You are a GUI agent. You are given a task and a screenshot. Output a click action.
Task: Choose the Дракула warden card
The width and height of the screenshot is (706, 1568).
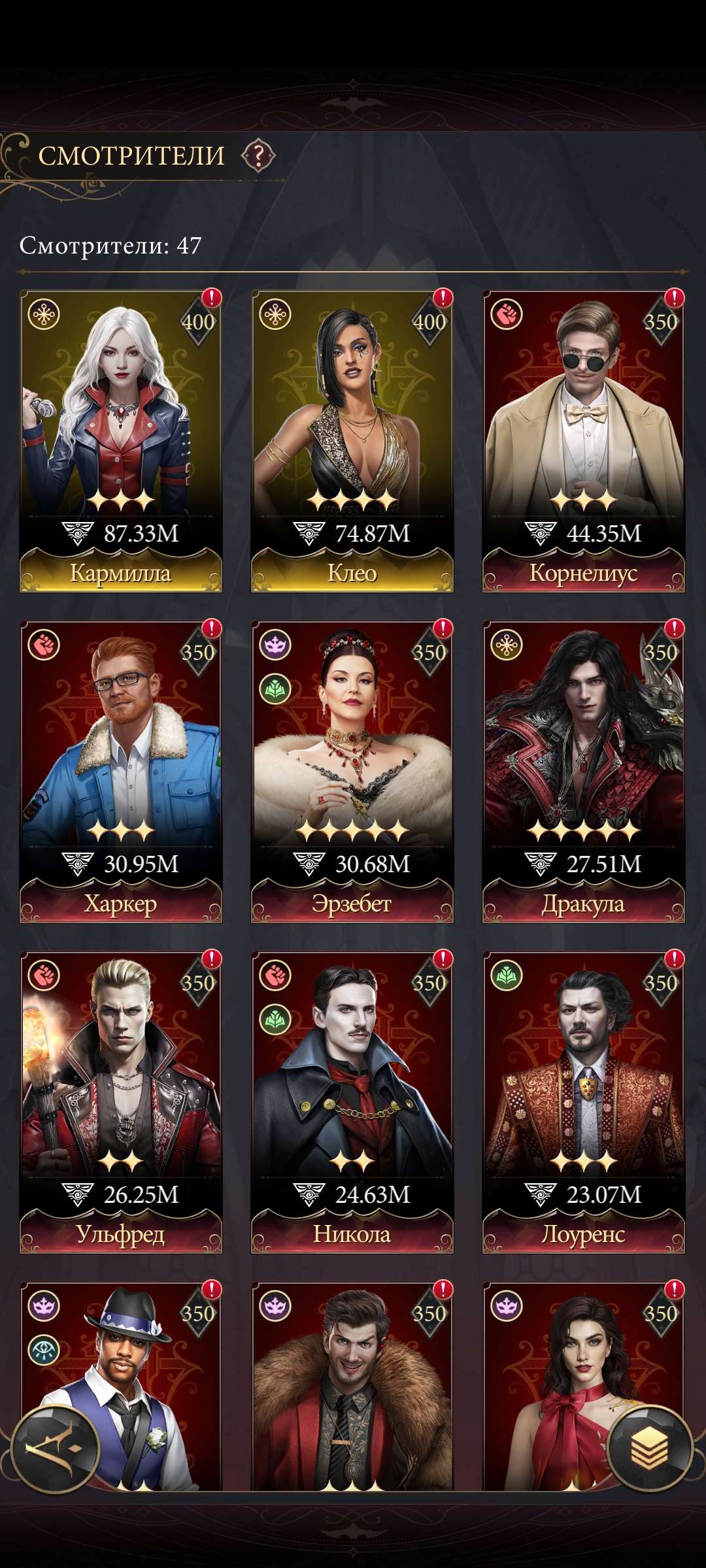click(583, 771)
